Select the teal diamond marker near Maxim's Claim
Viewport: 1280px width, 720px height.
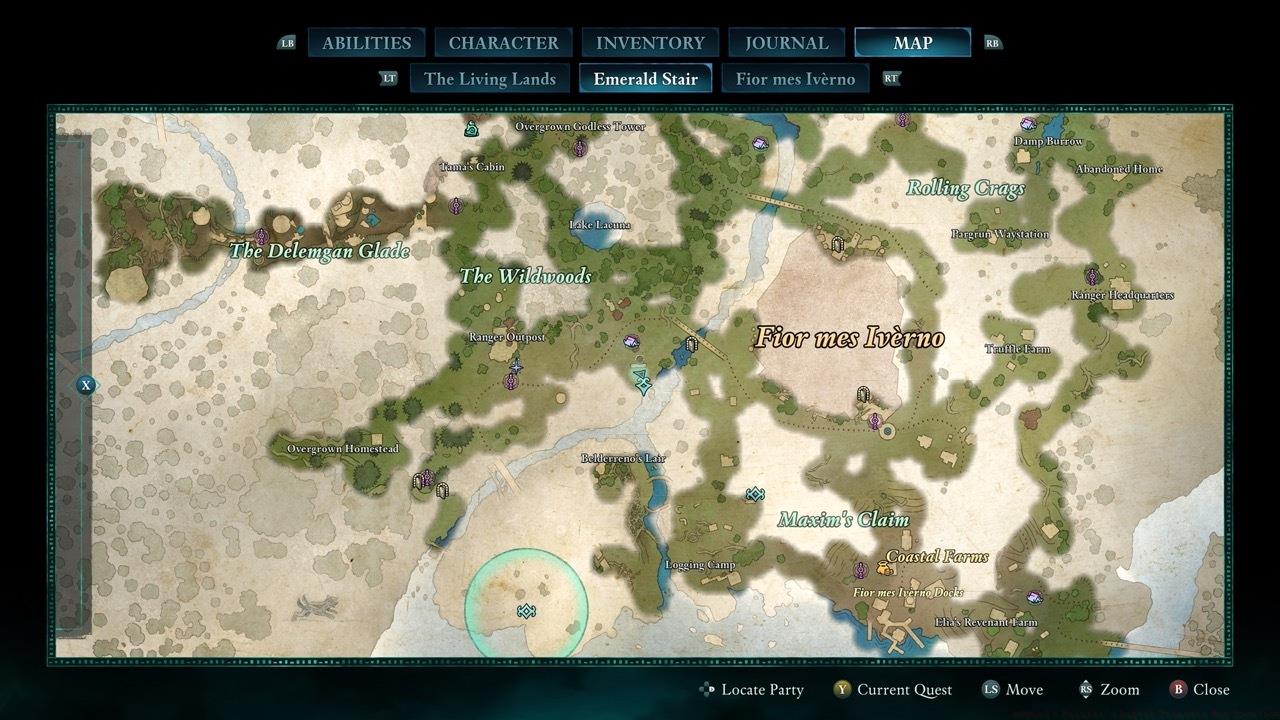pos(753,493)
